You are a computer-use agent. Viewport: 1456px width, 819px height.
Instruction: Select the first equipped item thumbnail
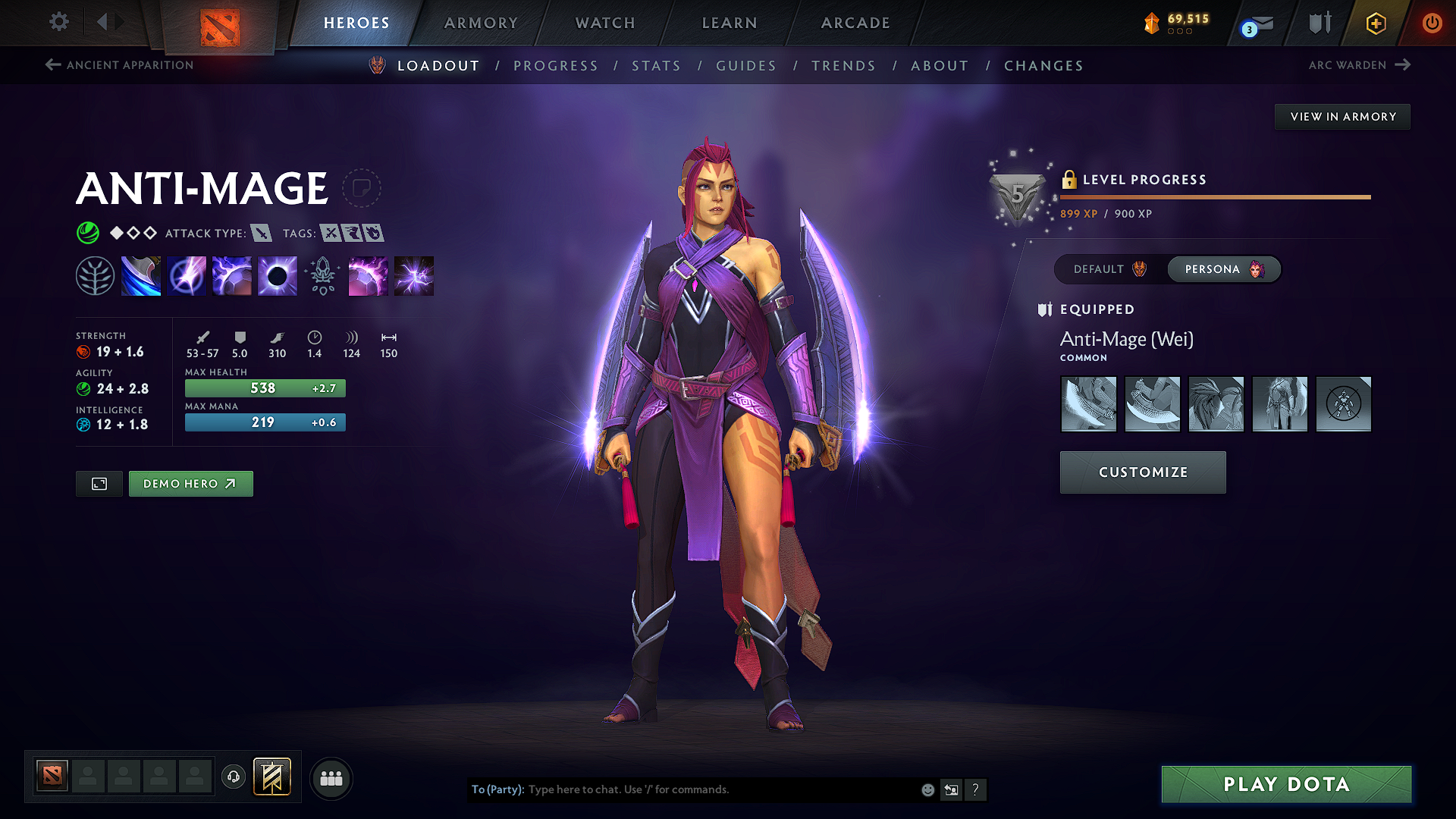1088,404
